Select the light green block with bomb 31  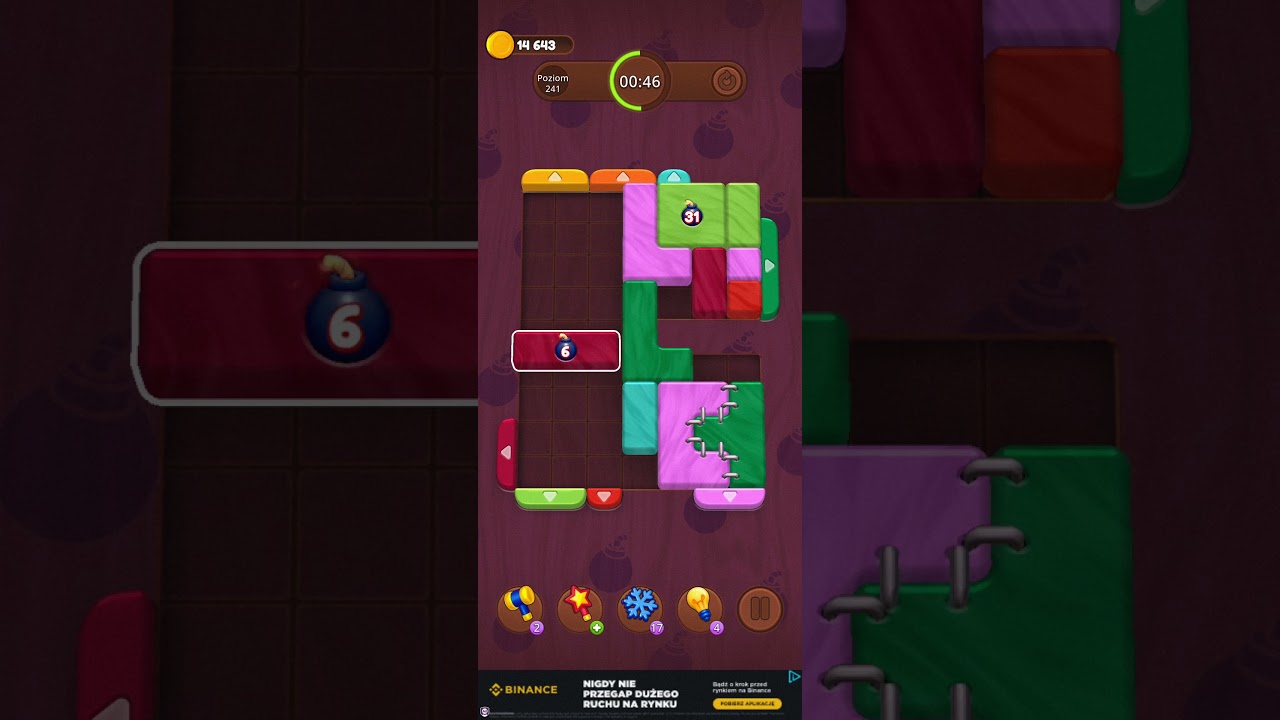[692, 214]
